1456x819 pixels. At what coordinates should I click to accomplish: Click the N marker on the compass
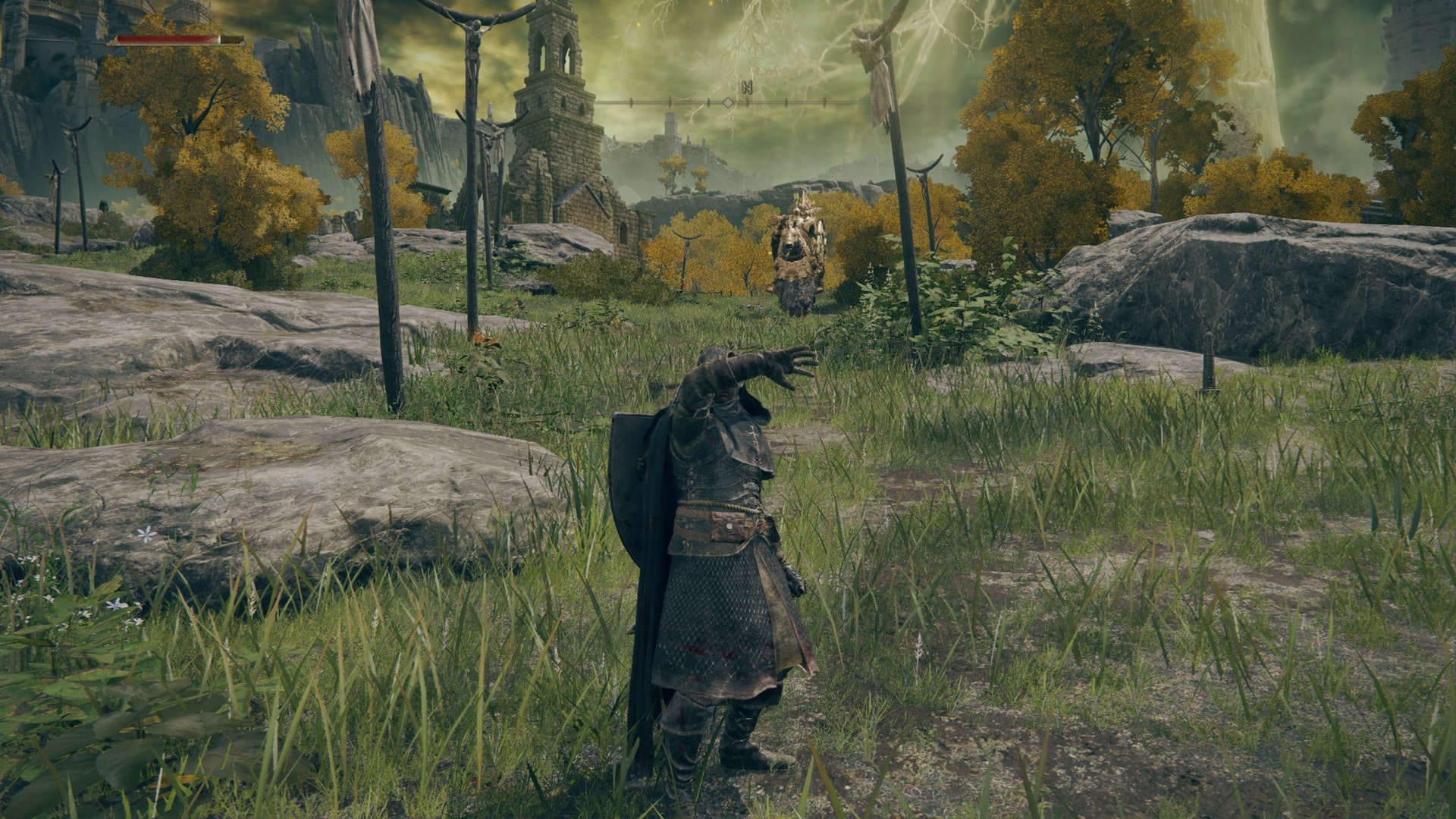(x=747, y=87)
